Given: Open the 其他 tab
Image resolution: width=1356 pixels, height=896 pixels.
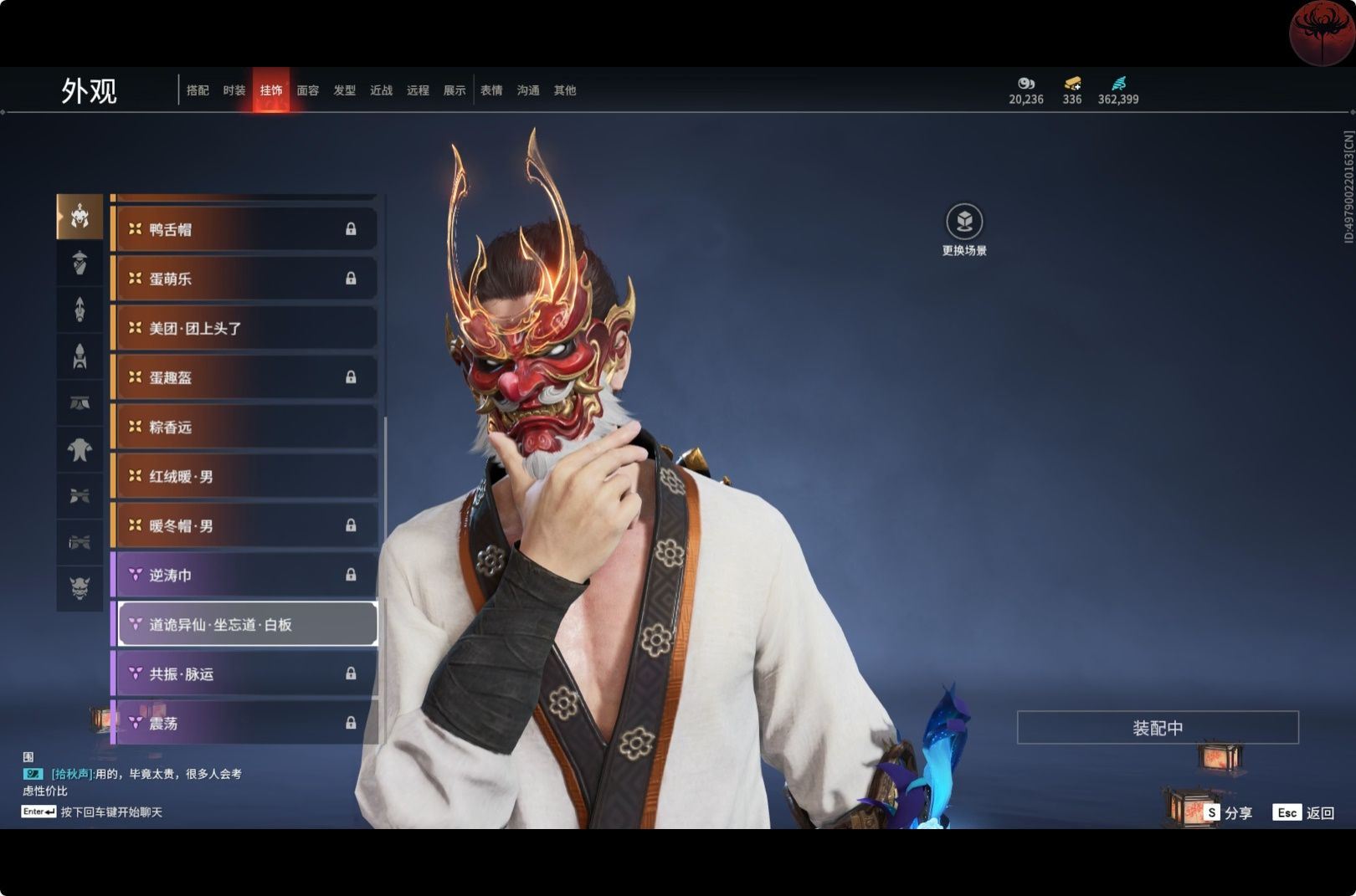Looking at the screenshot, I should (x=565, y=90).
